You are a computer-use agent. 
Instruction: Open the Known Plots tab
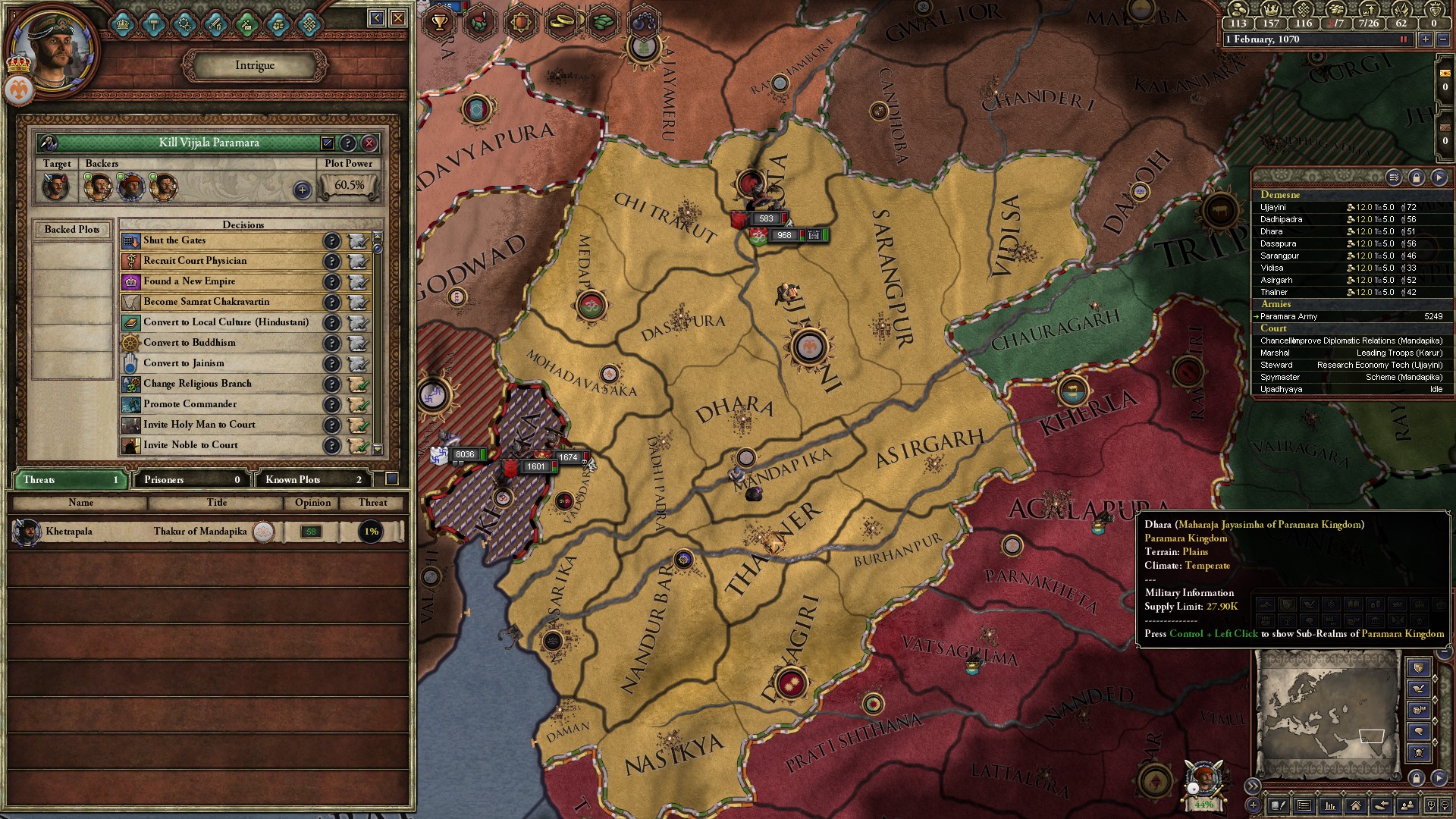tap(311, 479)
